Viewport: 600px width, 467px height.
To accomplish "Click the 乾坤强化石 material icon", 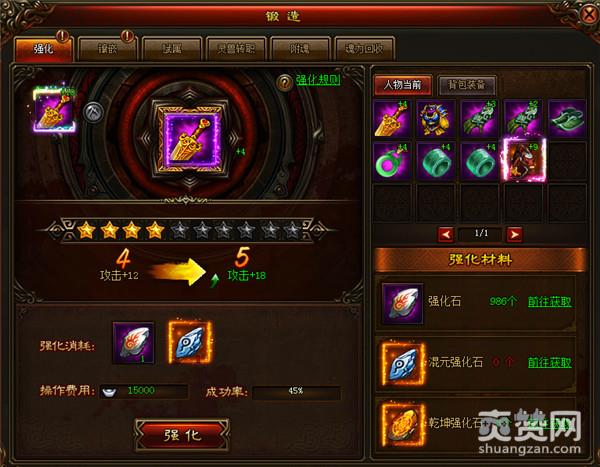I will [x=400, y=421].
